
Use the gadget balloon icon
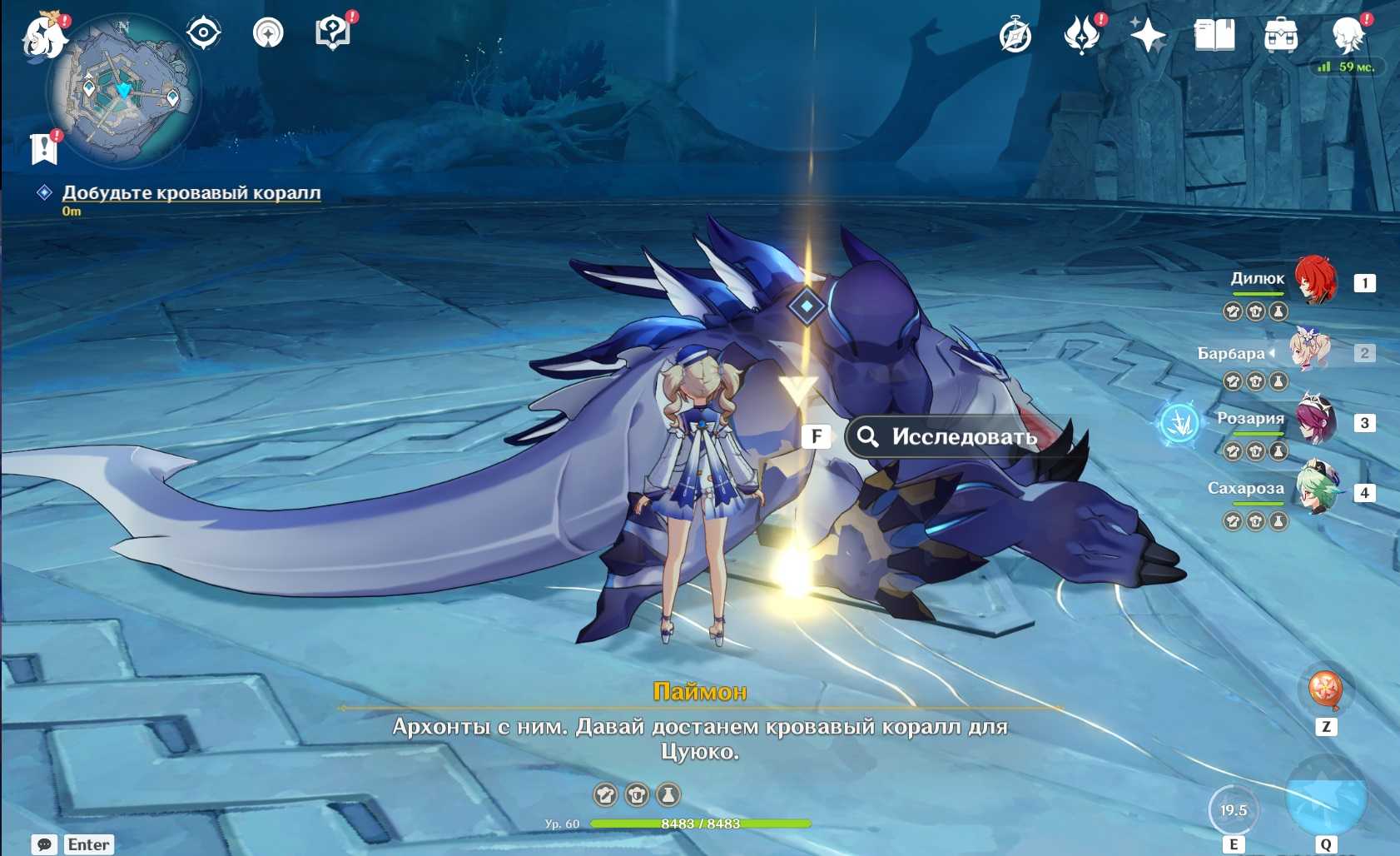point(1325,689)
